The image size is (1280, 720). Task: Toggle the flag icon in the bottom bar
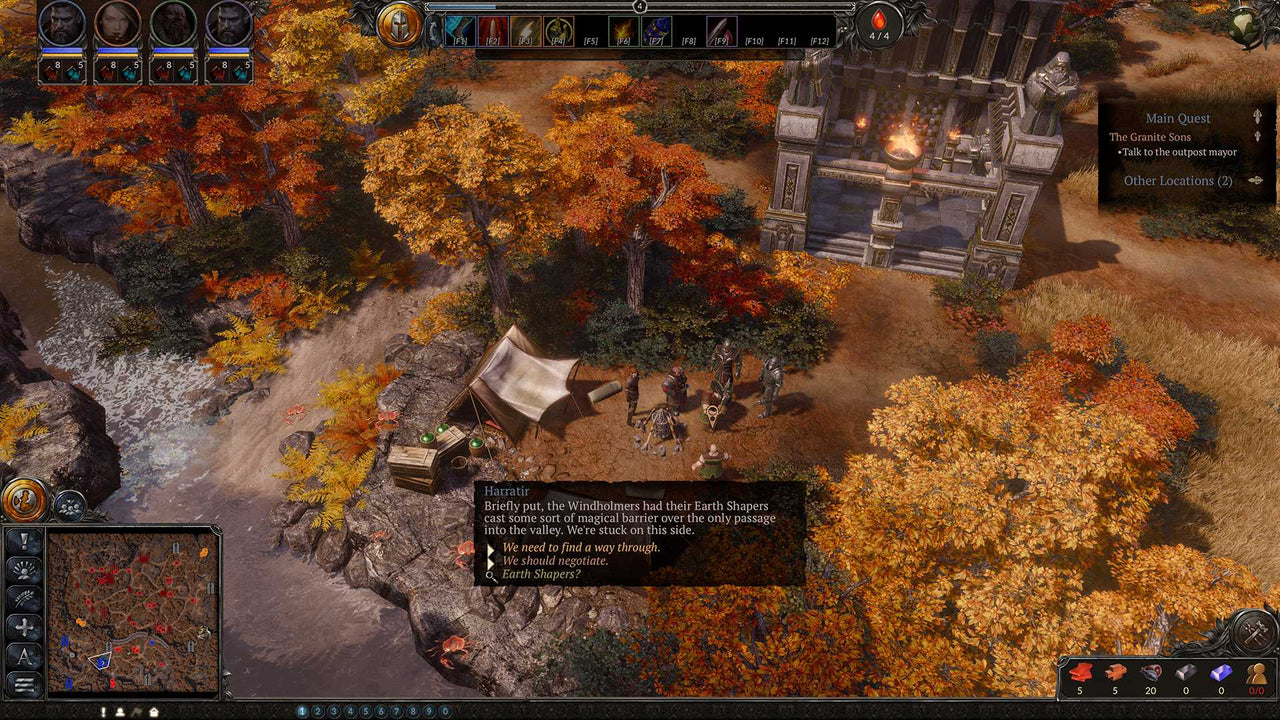tap(137, 713)
